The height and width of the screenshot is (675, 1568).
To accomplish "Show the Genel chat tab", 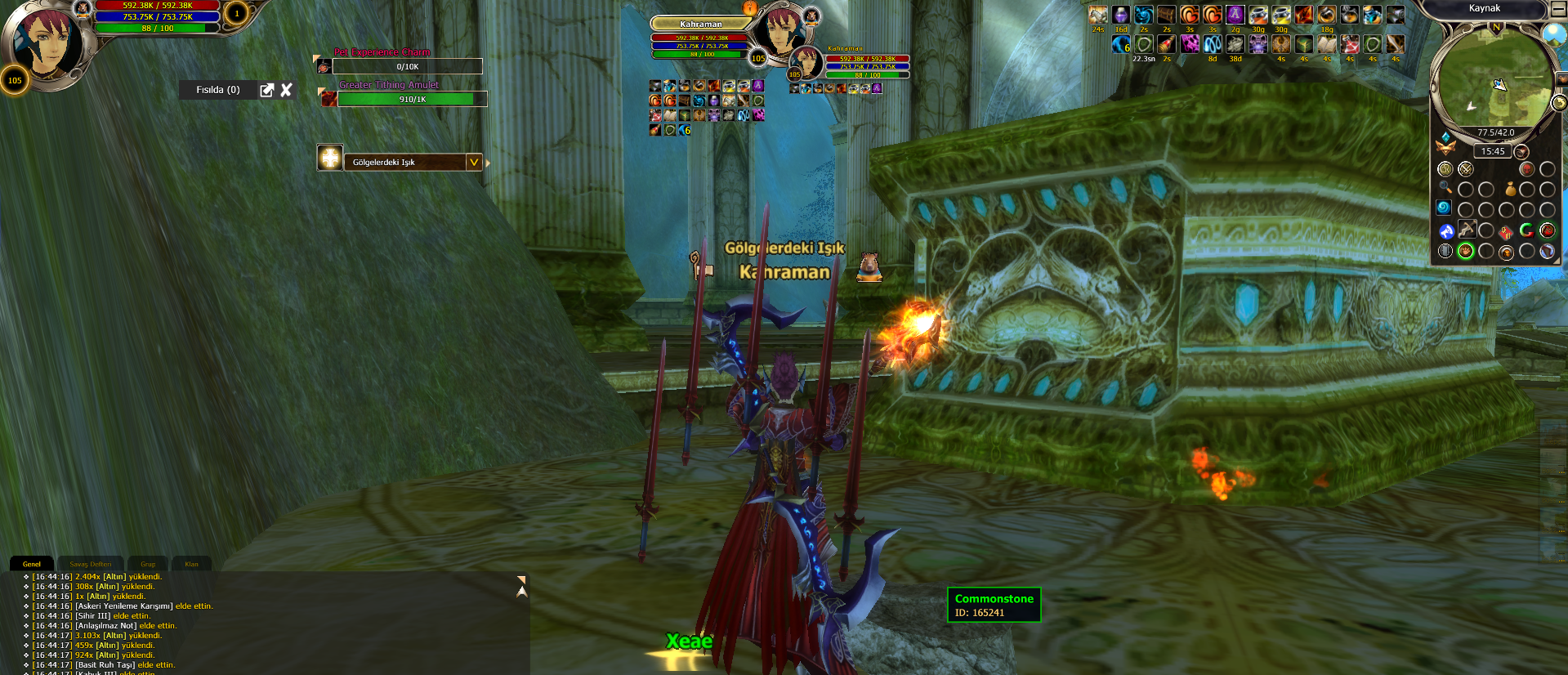I will click(x=32, y=564).
